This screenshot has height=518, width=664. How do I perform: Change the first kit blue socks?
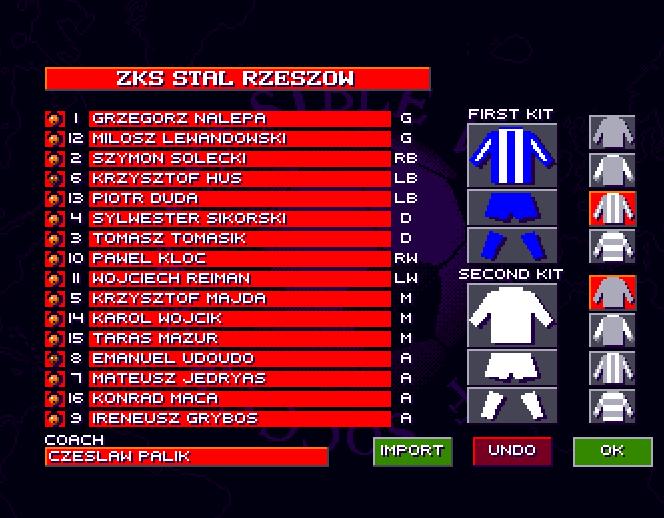point(512,244)
